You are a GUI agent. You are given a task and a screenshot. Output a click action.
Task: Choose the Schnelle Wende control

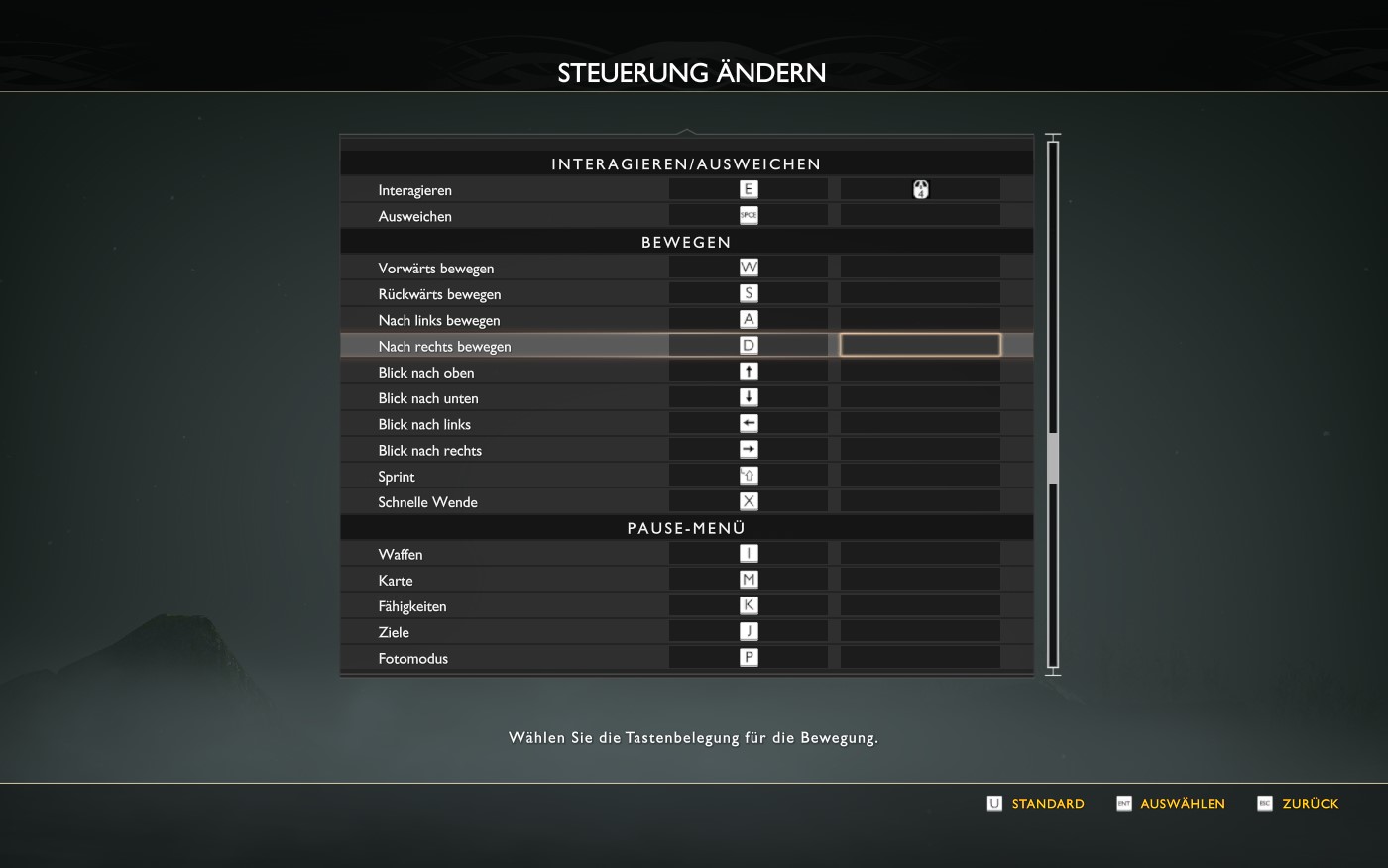tap(427, 502)
